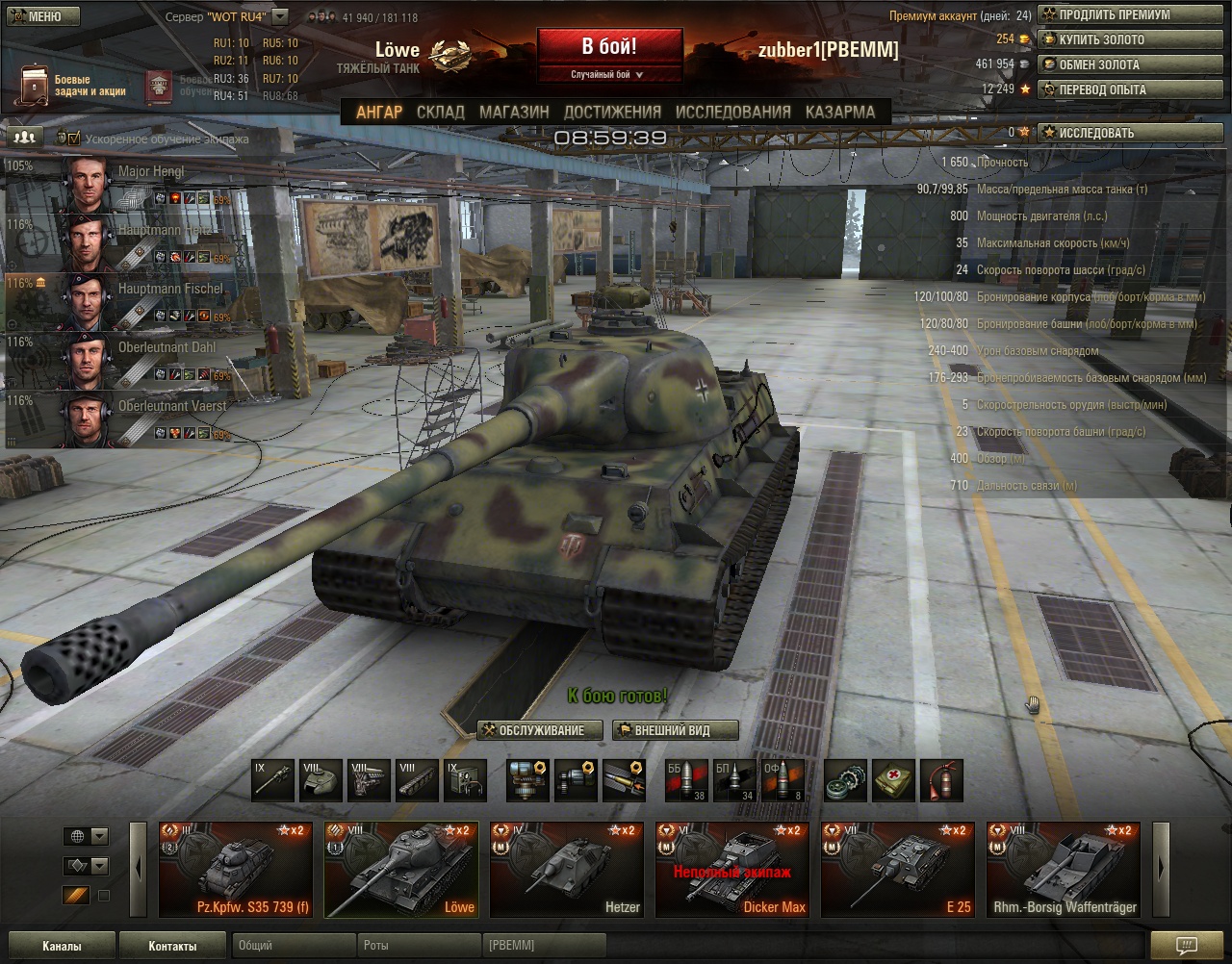The height and width of the screenshot is (964, 1232).
Task: Select the Hetzer tank in the carousel
Action: click(x=567, y=870)
